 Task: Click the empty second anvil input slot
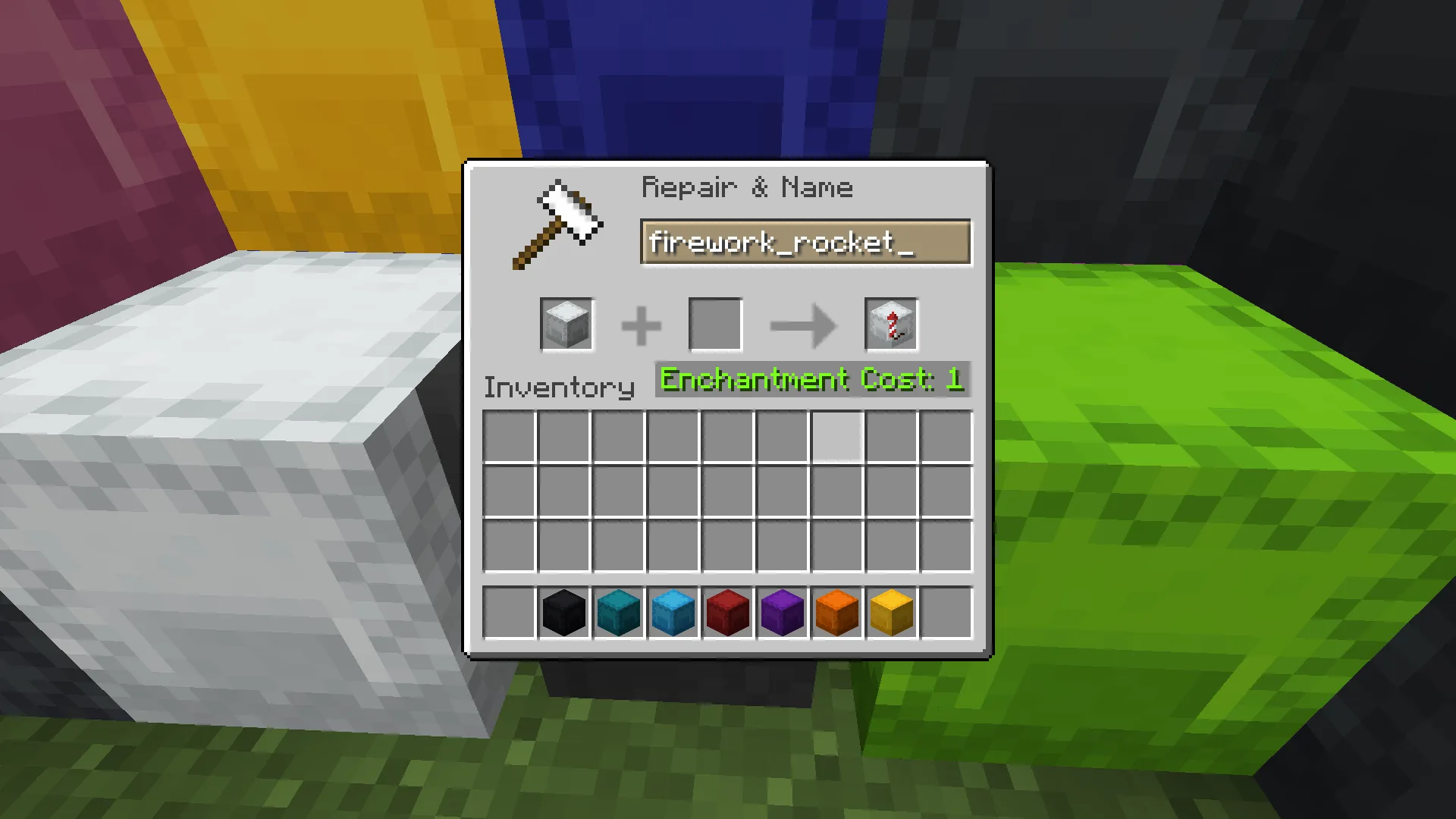714,324
